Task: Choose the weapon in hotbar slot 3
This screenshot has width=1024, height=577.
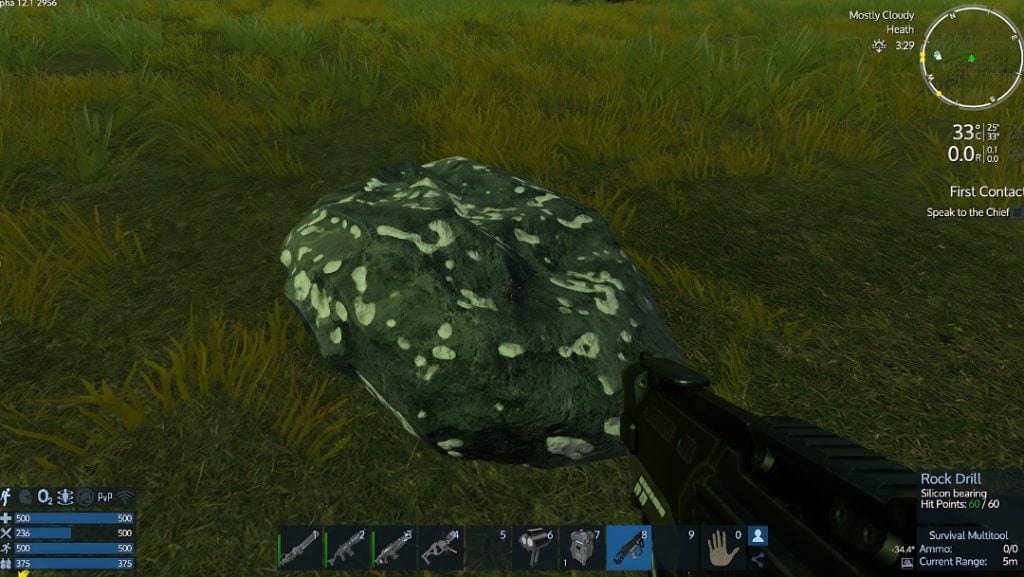Action: 393,548
